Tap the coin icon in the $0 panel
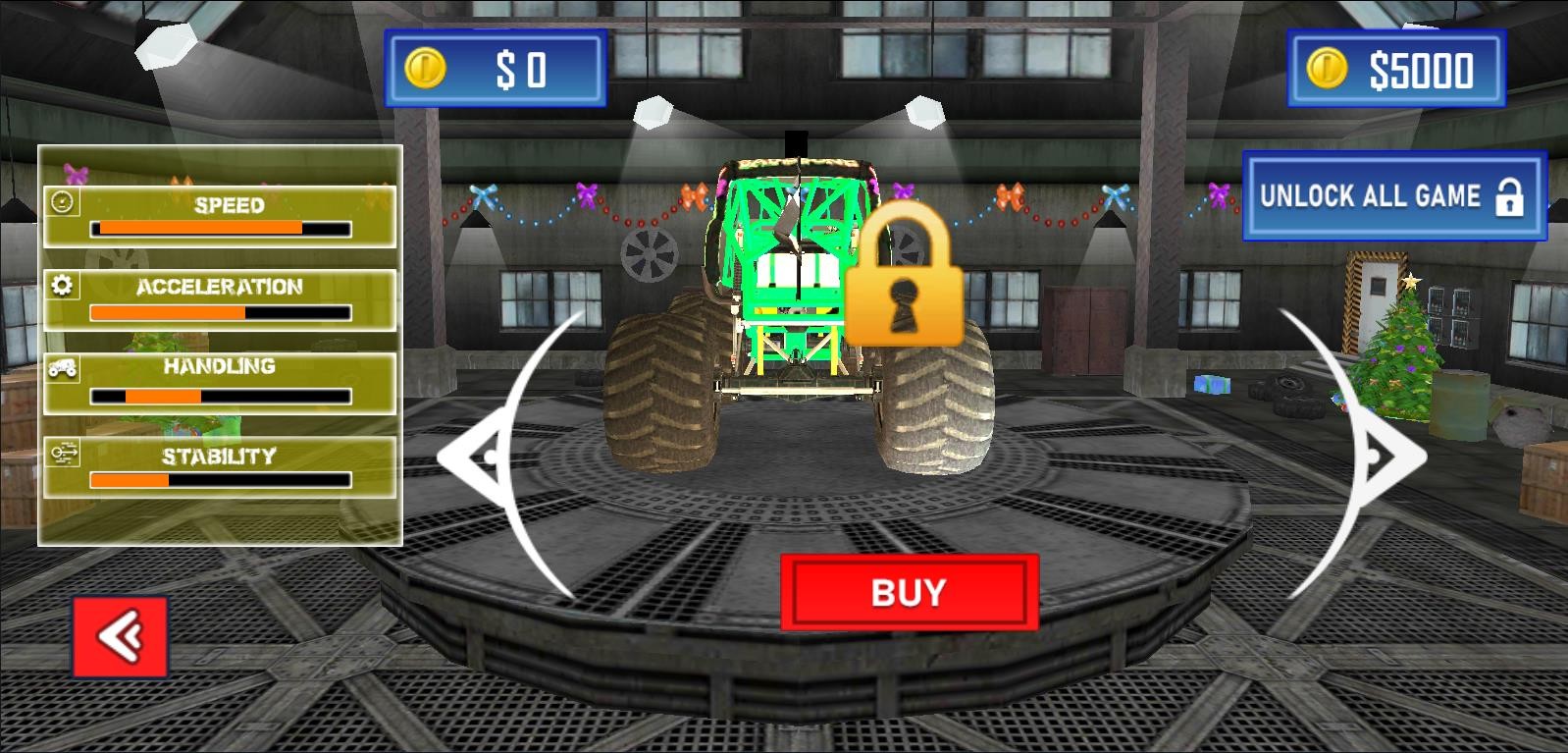Viewport: 1568px width, 753px height. (x=425, y=69)
